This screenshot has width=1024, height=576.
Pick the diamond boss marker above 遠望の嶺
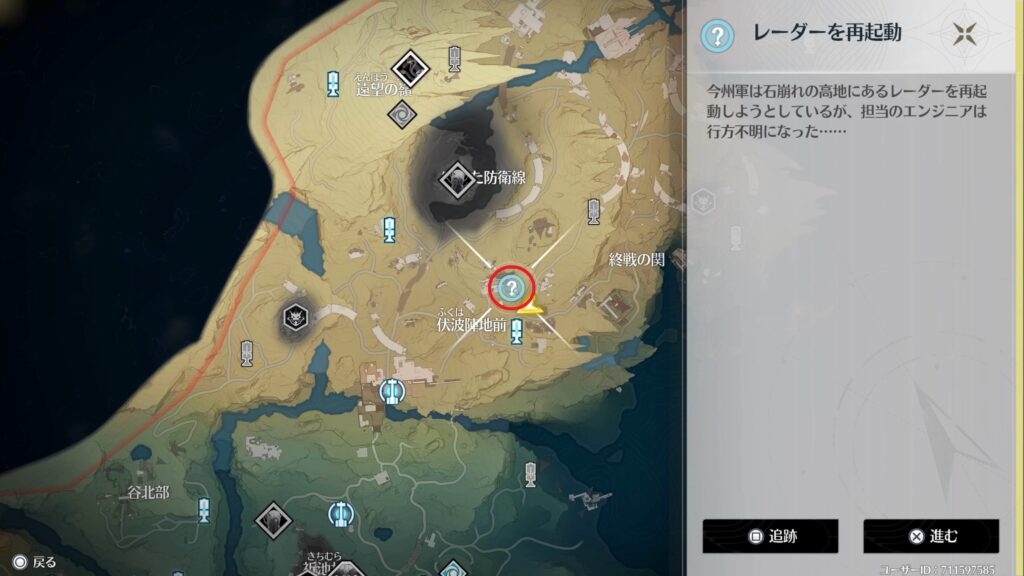pyautogui.click(x=409, y=68)
